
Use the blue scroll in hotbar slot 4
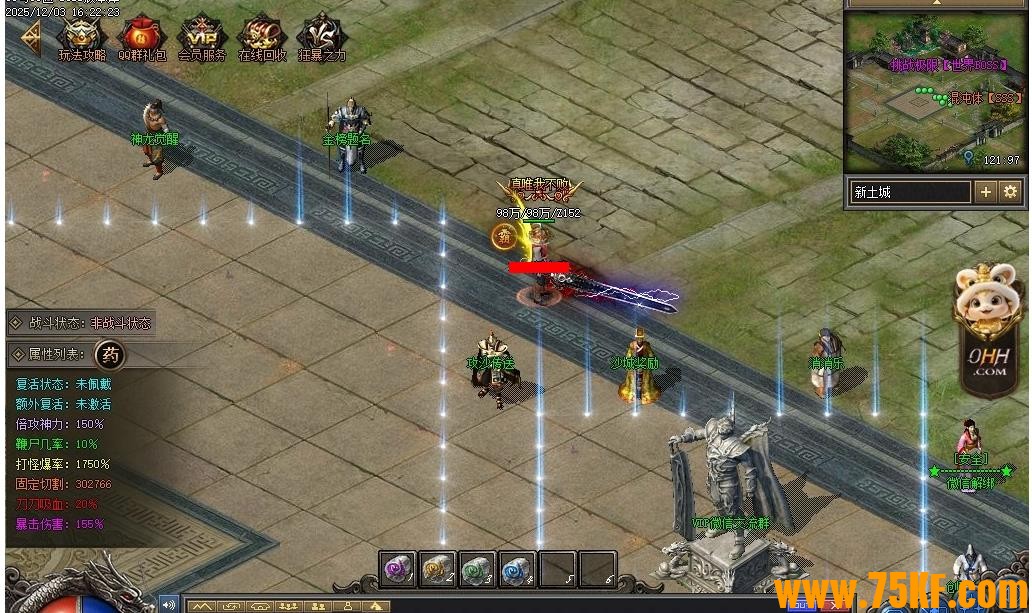click(x=518, y=569)
